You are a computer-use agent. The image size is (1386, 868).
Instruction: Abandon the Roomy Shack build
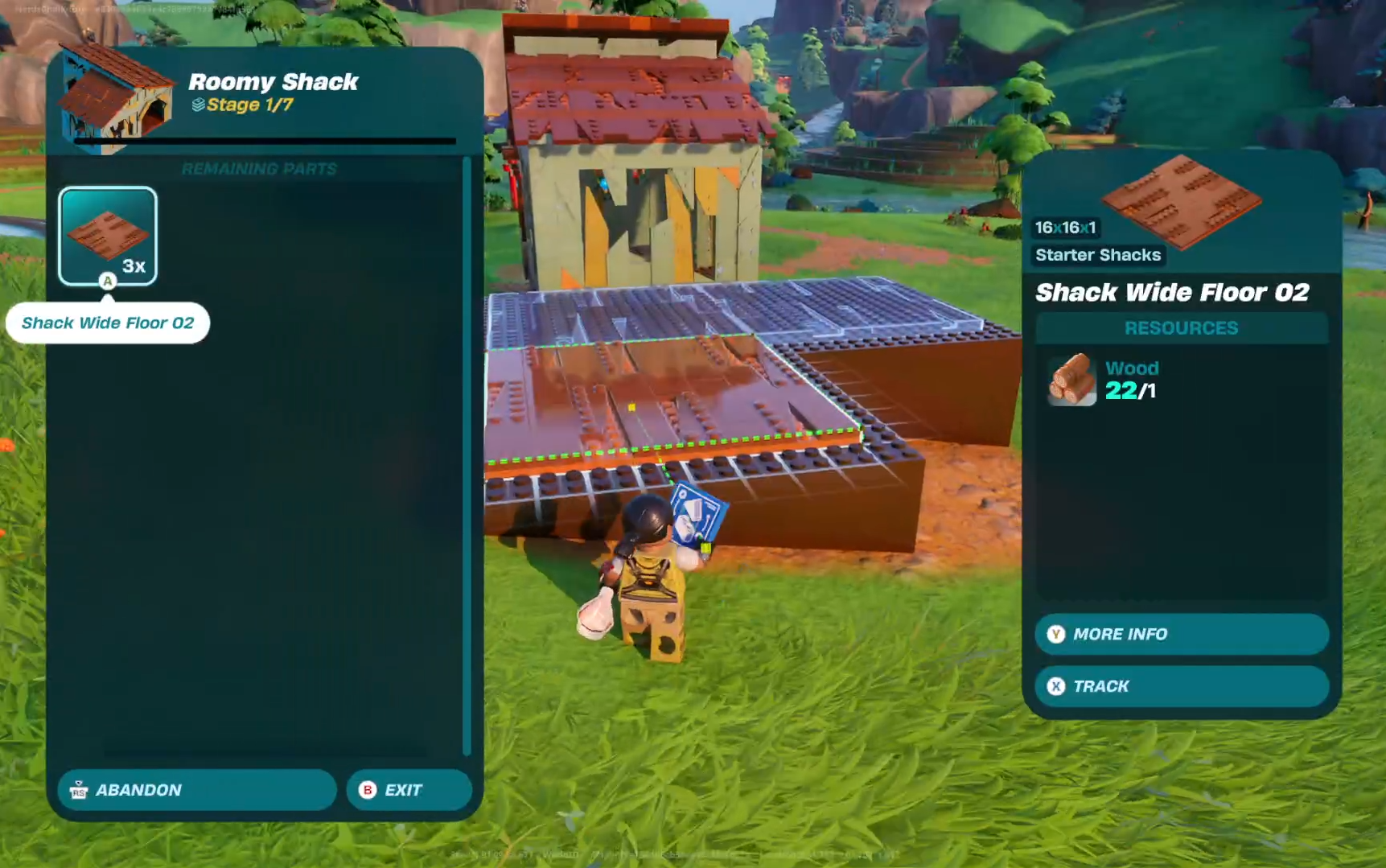pyautogui.click(x=196, y=790)
